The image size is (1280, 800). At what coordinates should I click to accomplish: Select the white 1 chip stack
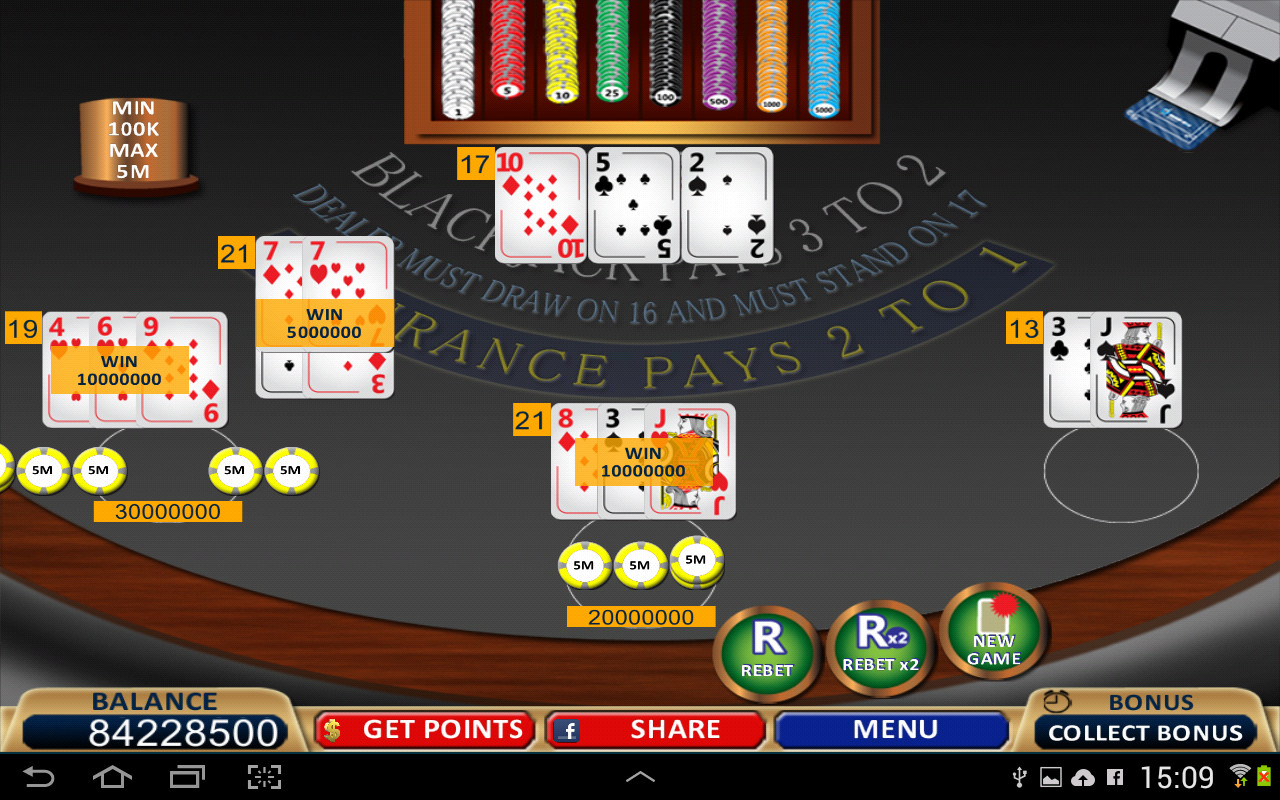pyautogui.click(x=458, y=60)
